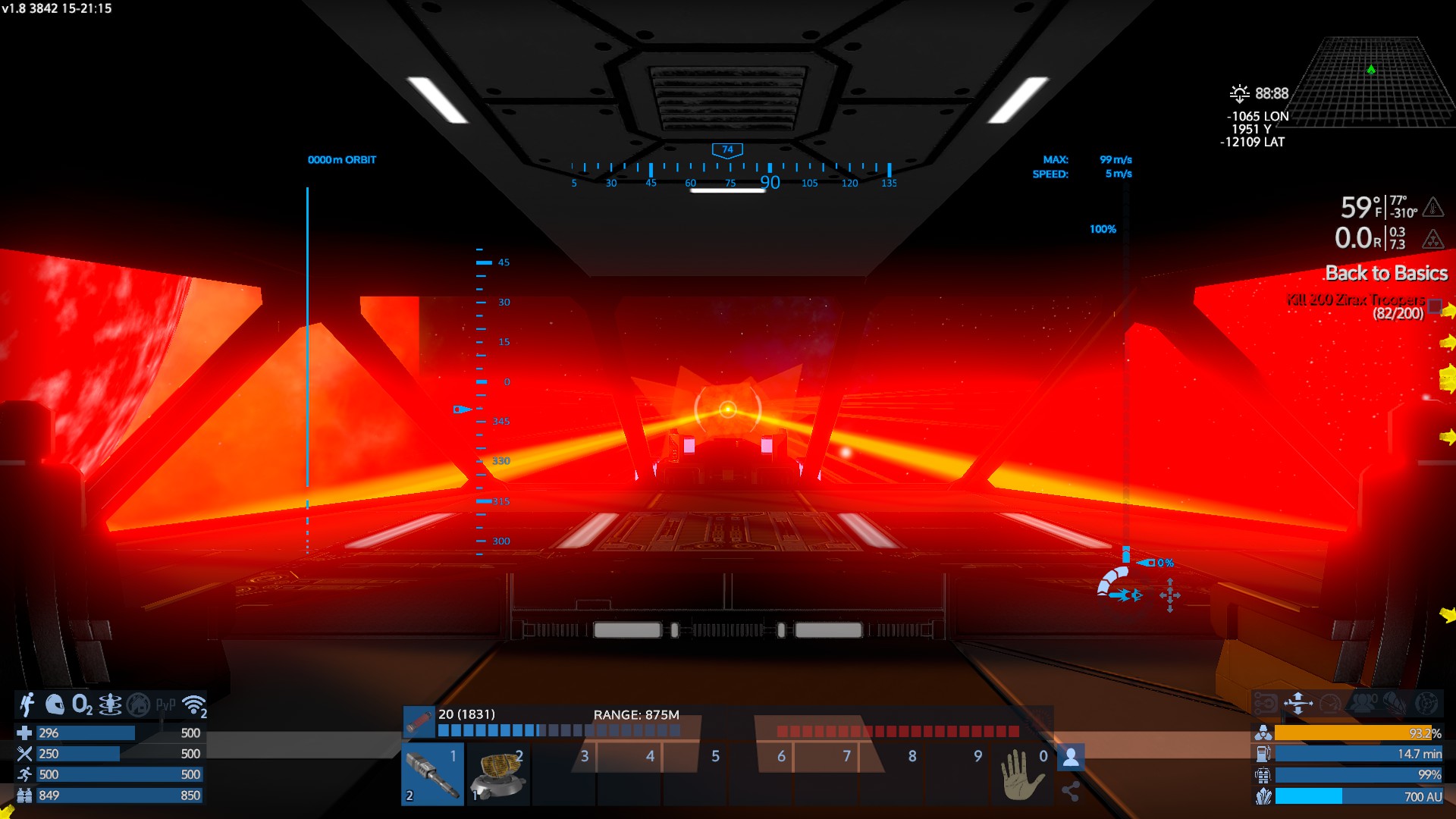This screenshot has height=819, width=1456.
Task: Click the O2 oxygen status icon
Action: click(x=82, y=704)
